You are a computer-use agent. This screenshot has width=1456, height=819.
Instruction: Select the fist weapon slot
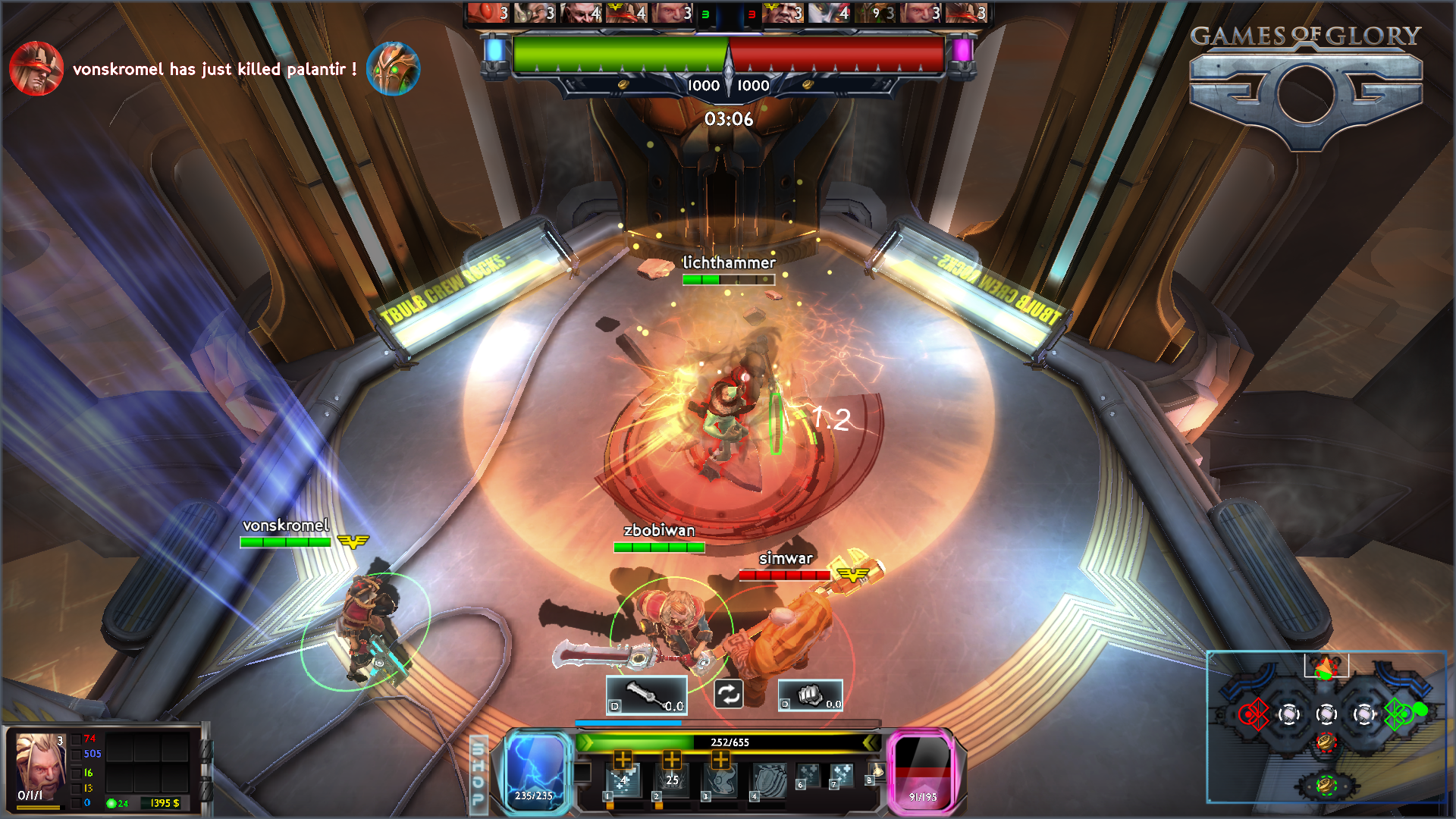coord(810,695)
